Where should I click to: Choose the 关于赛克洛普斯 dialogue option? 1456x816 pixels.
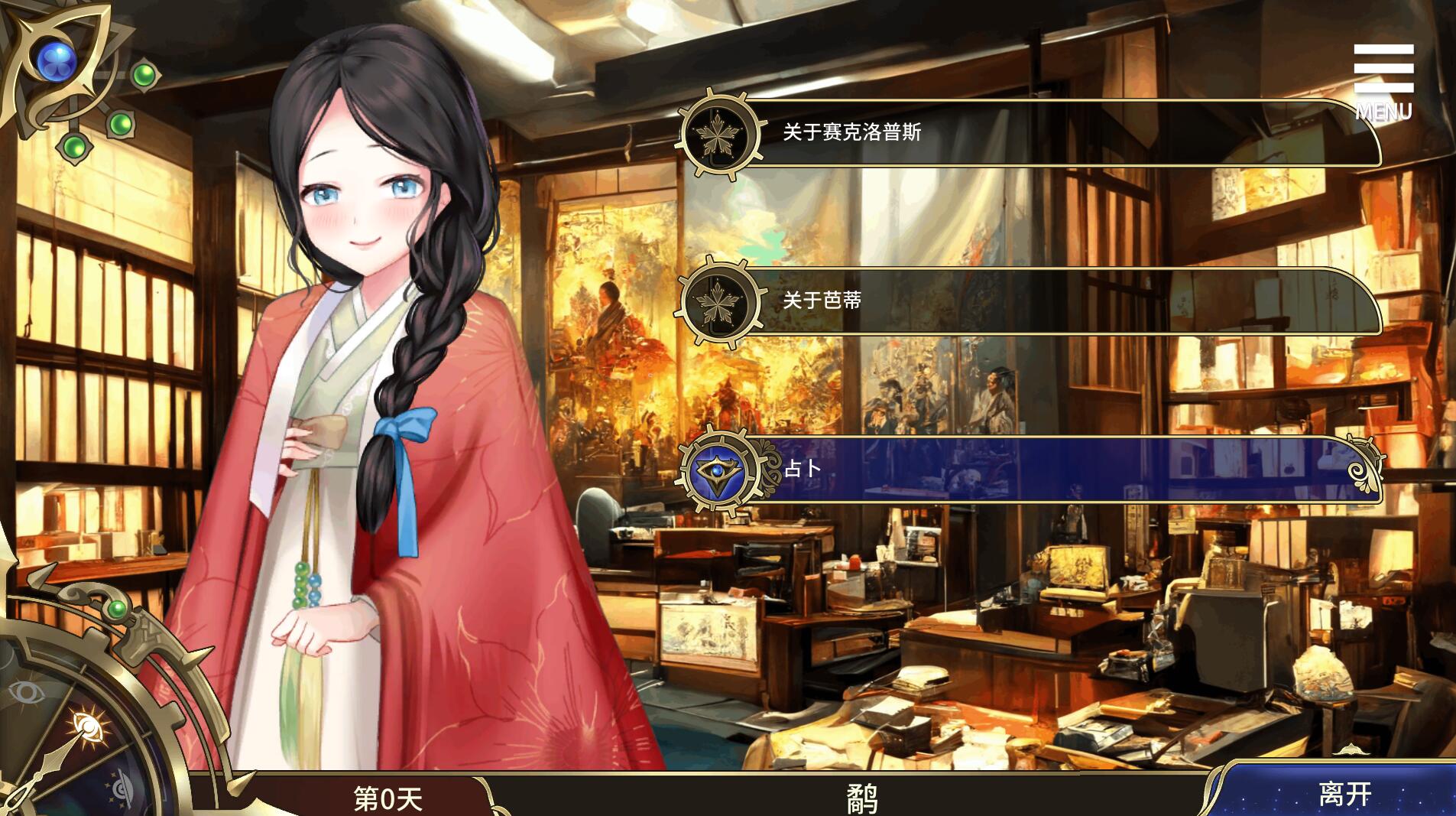coord(1032,133)
